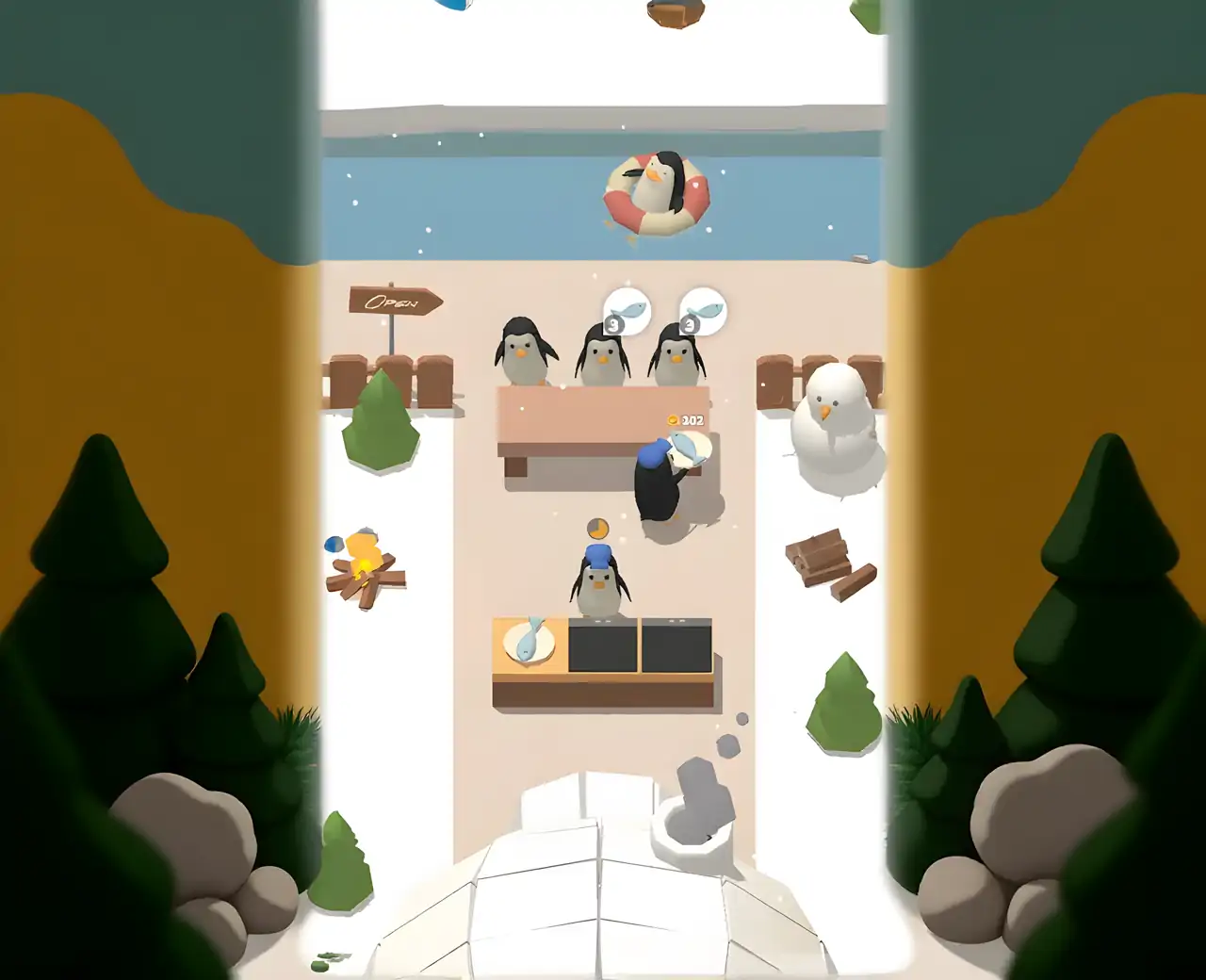This screenshot has height=980, width=1206.
Task: Tap the fish order bubble above rightmost penguin
Action: coord(705,307)
